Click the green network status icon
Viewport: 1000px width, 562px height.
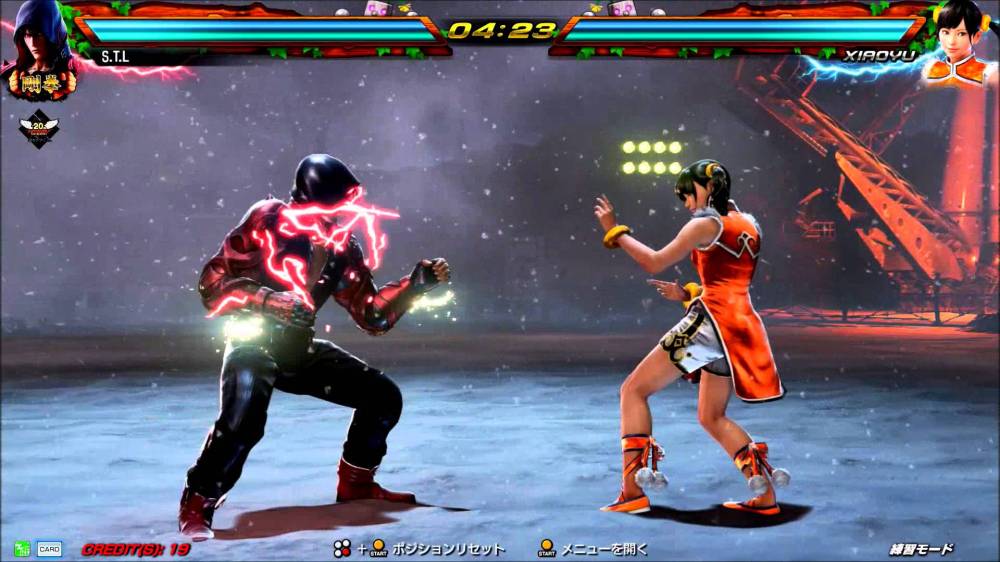coord(22,549)
